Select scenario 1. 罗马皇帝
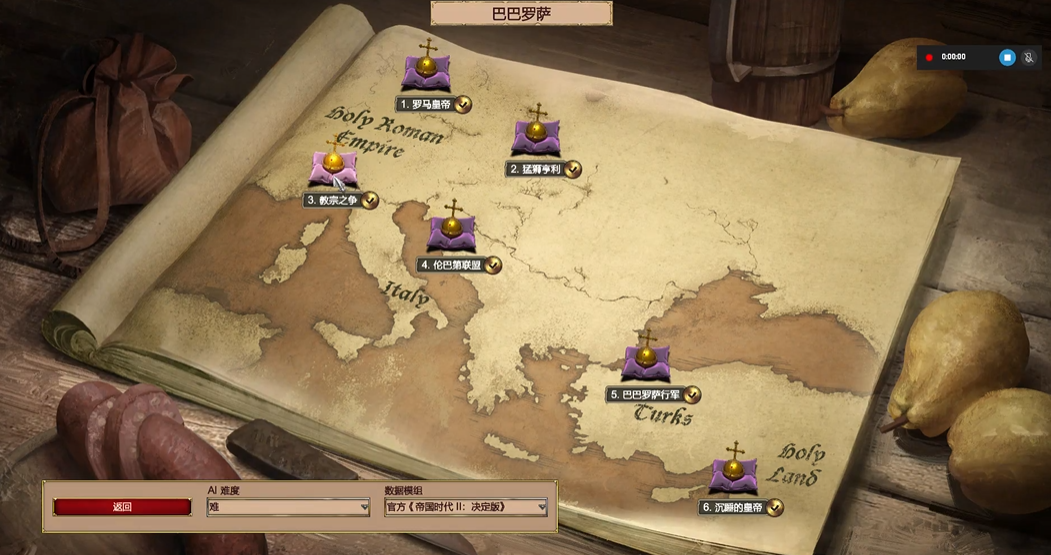The image size is (1051, 555). point(427,73)
